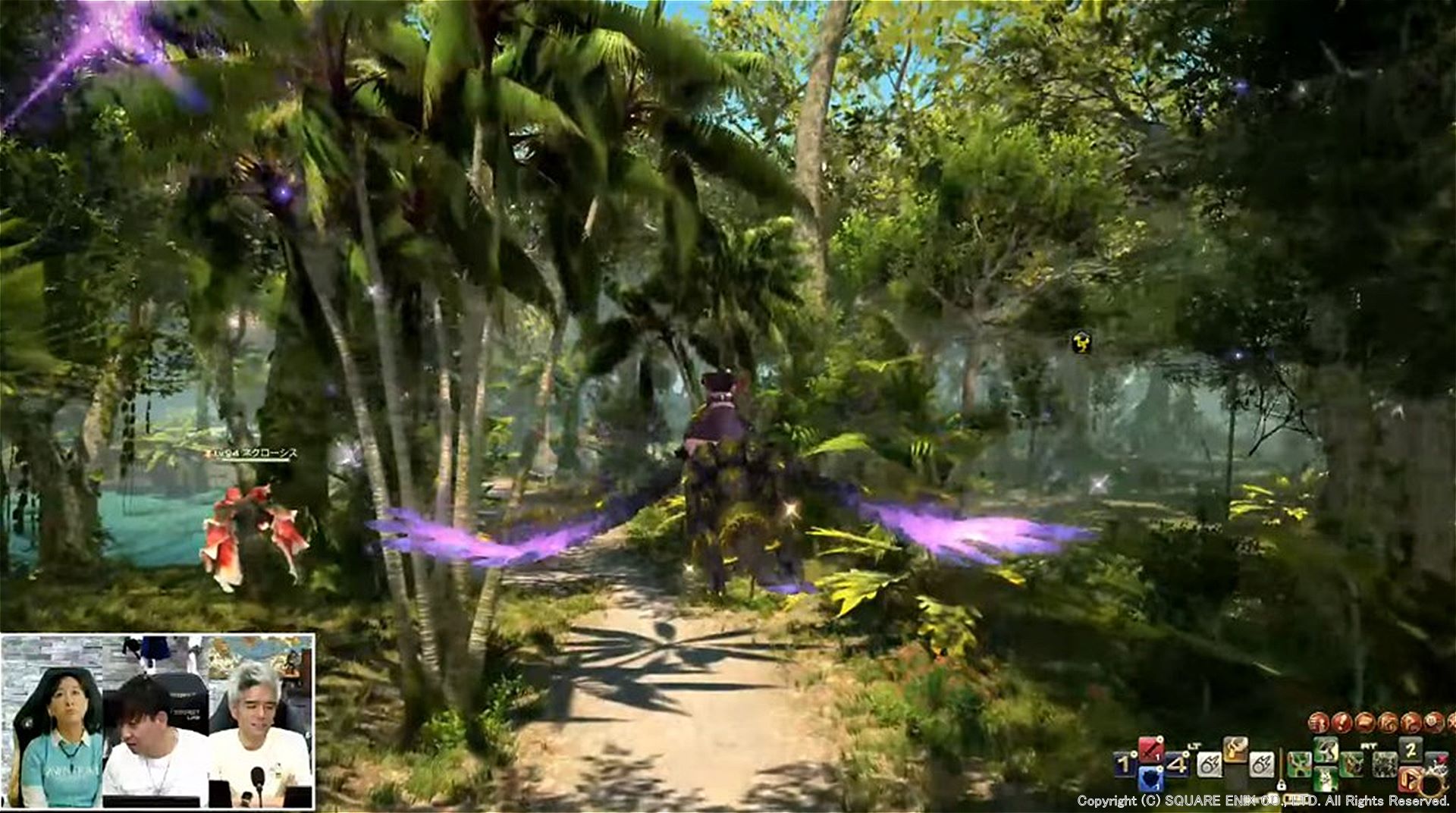Click the red cube P icon
Image resolution: width=1456 pixels, height=813 pixels.
[x=1410, y=779]
